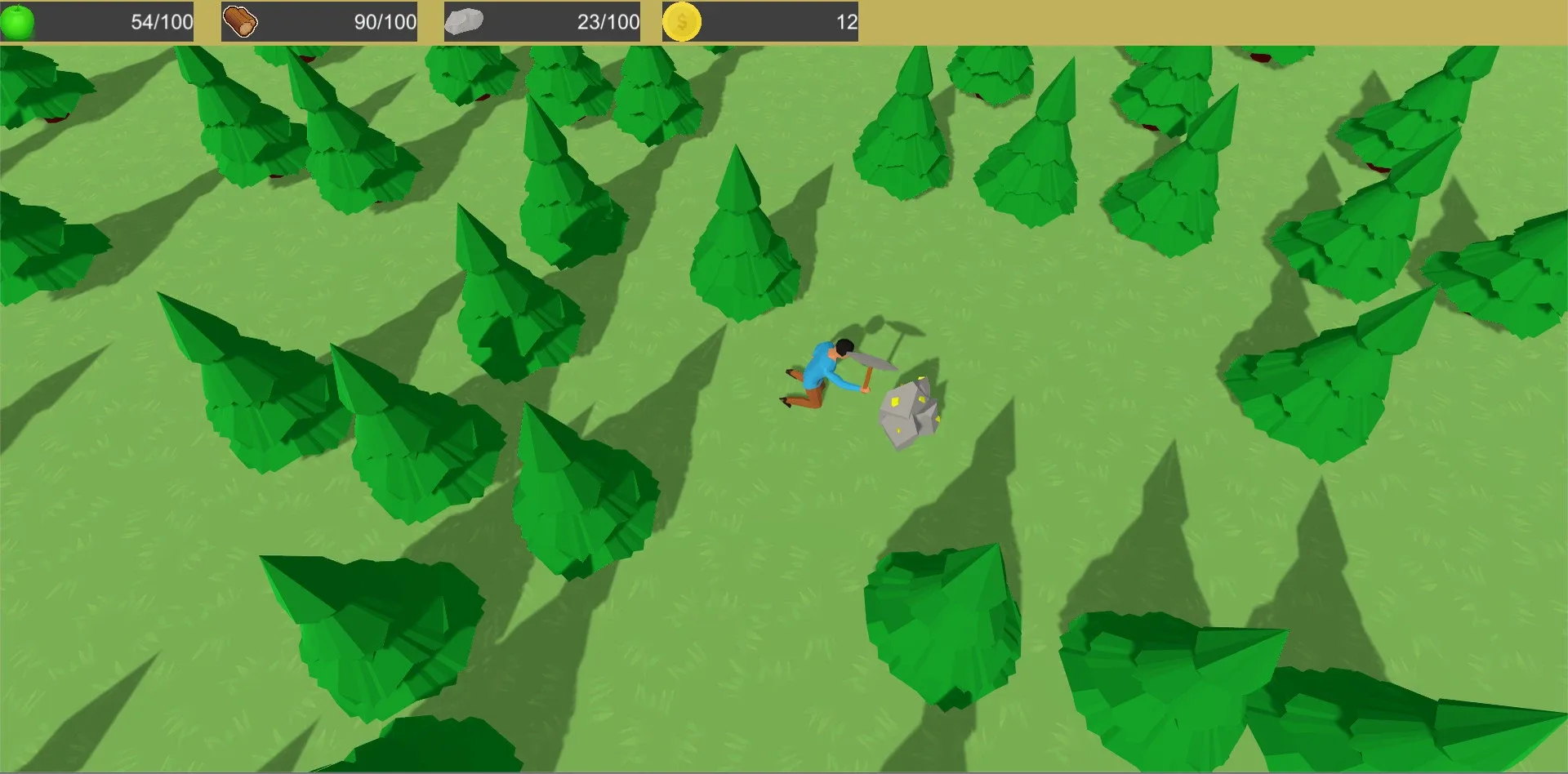This screenshot has height=774, width=1568.
Task: Click the gold coin currency icon
Action: (683, 20)
